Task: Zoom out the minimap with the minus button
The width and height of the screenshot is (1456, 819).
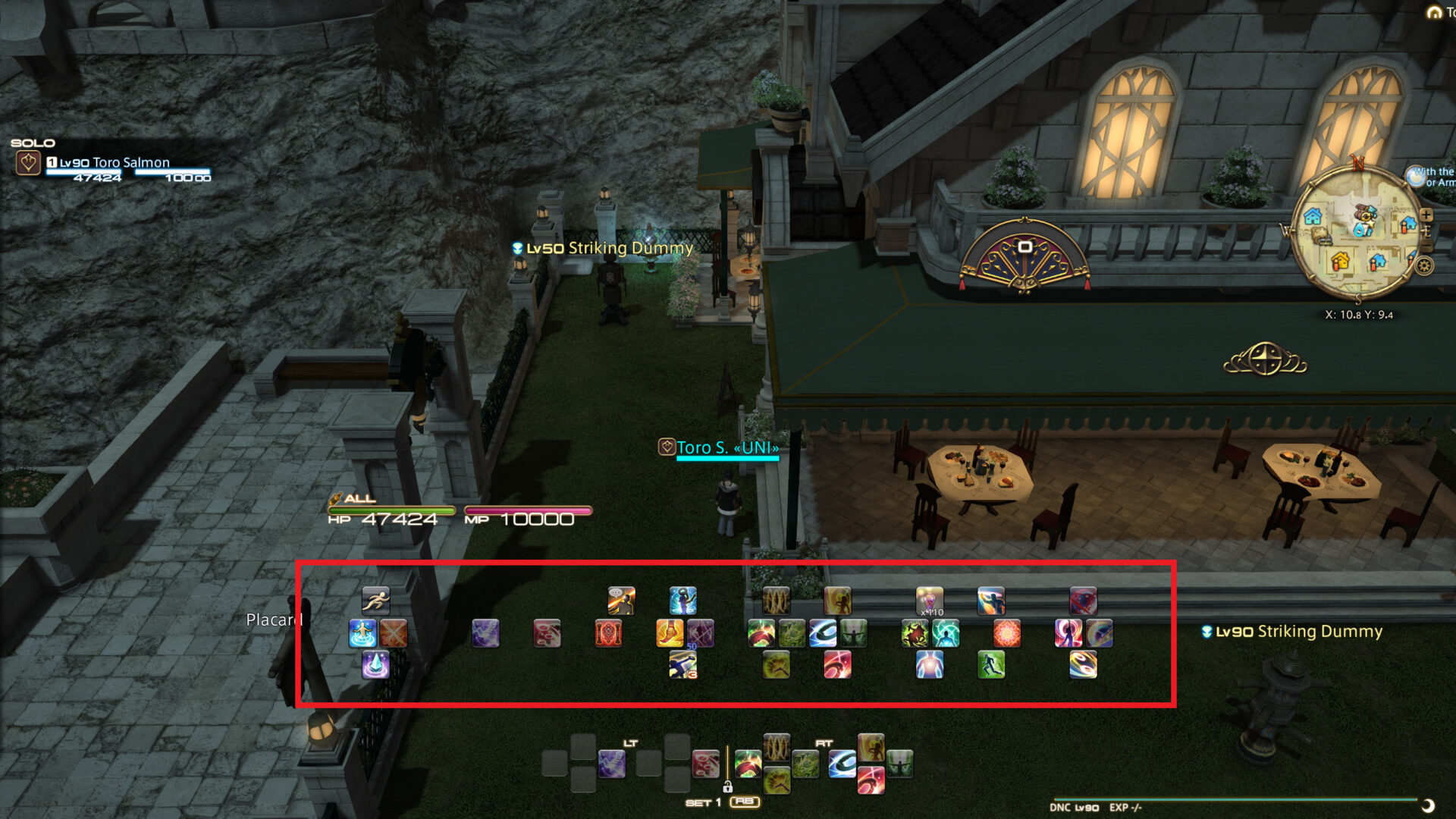Action: [x=1426, y=244]
